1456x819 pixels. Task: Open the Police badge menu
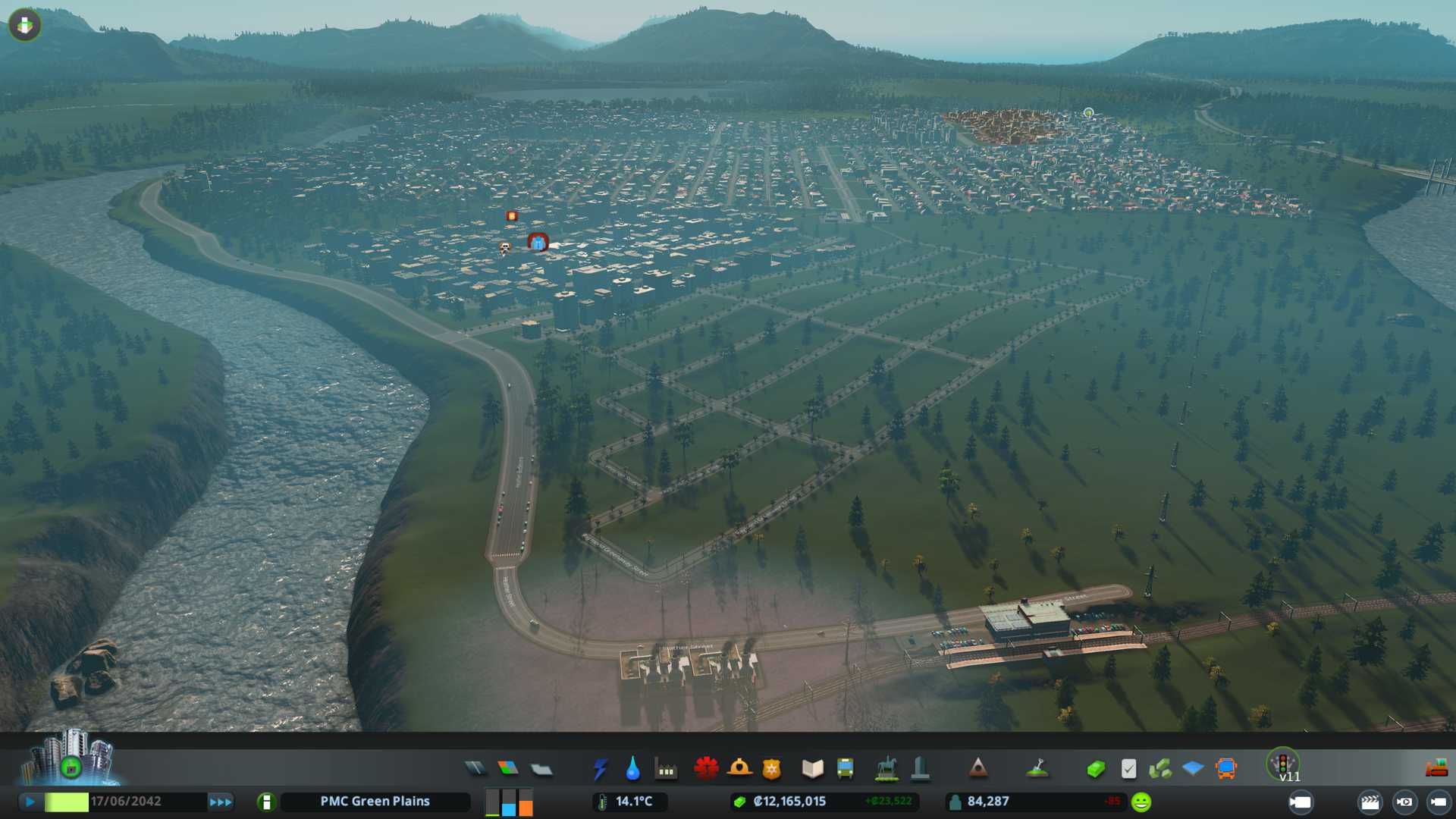772,769
